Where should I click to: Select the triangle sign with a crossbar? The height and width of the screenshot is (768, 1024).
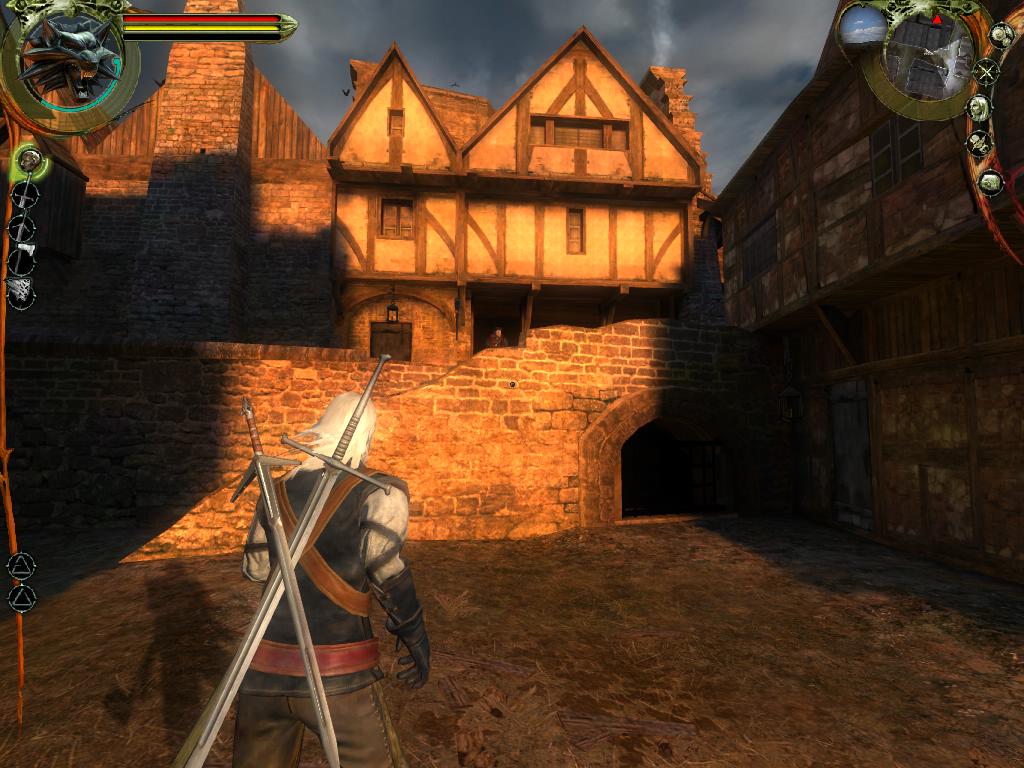click(x=20, y=566)
